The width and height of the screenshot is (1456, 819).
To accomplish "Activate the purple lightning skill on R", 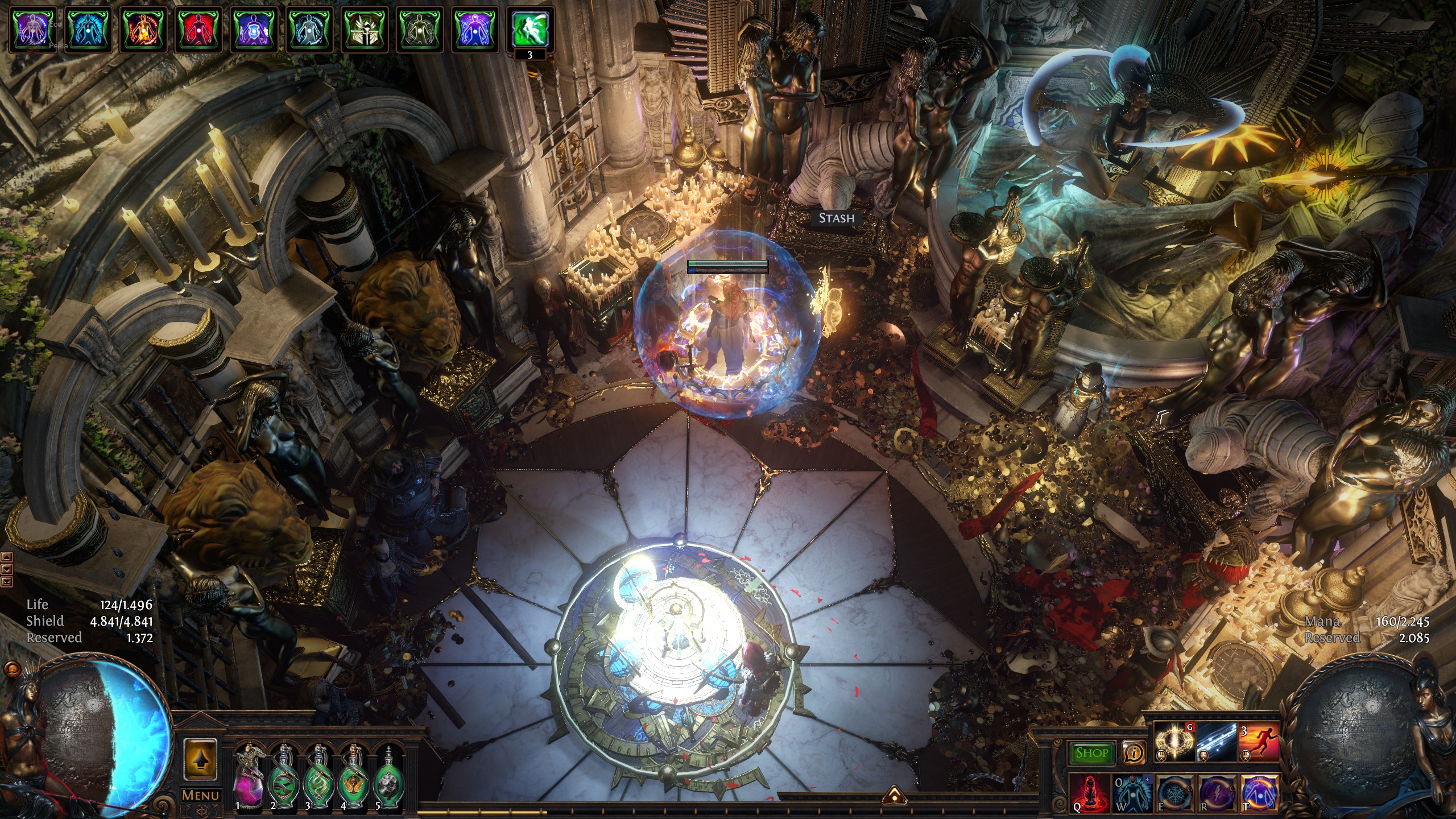I will tap(1217, 792).
